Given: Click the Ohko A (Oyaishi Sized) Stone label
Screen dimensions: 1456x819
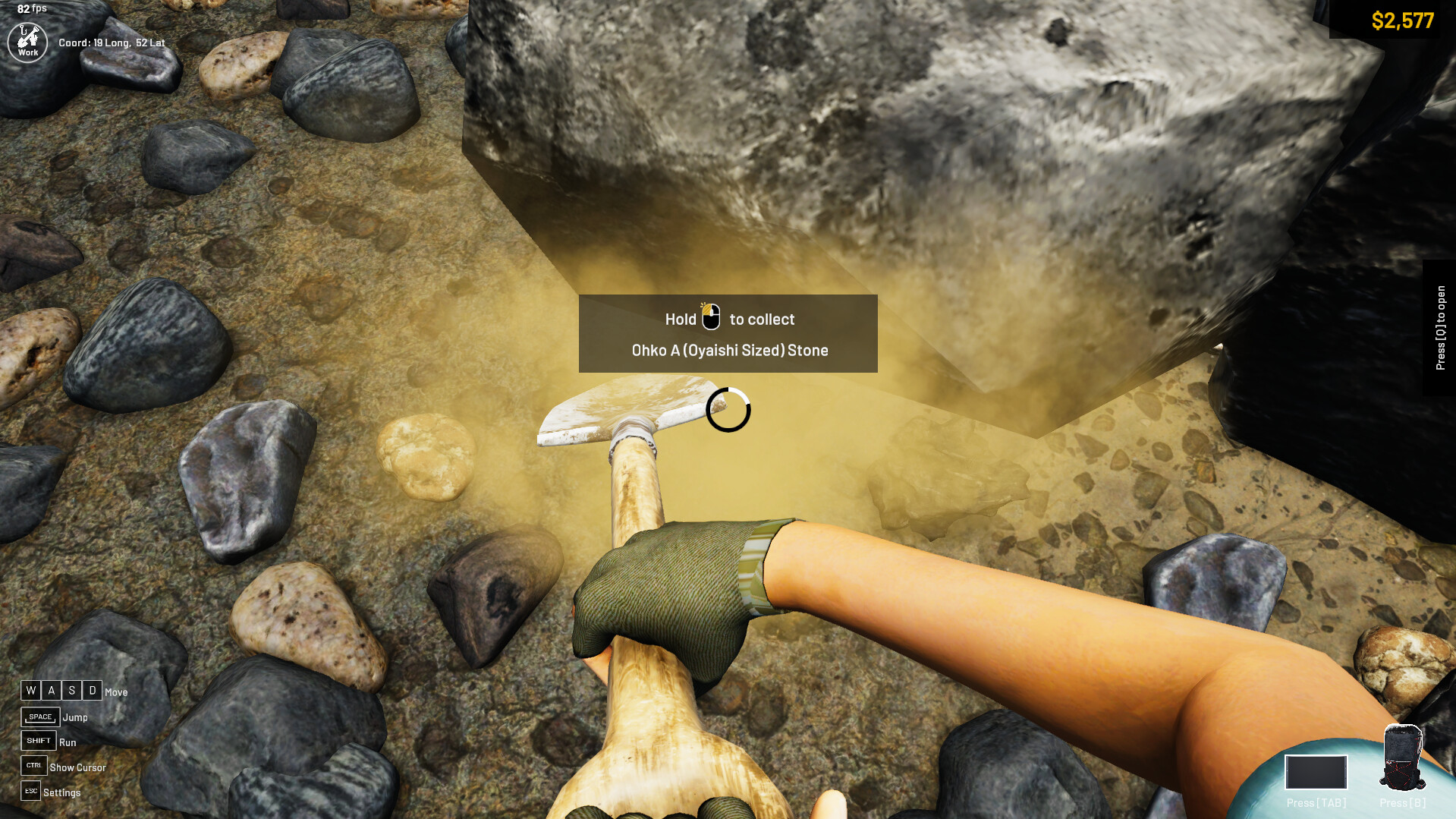Looking at the screenshot, I should tap(730, 350).
